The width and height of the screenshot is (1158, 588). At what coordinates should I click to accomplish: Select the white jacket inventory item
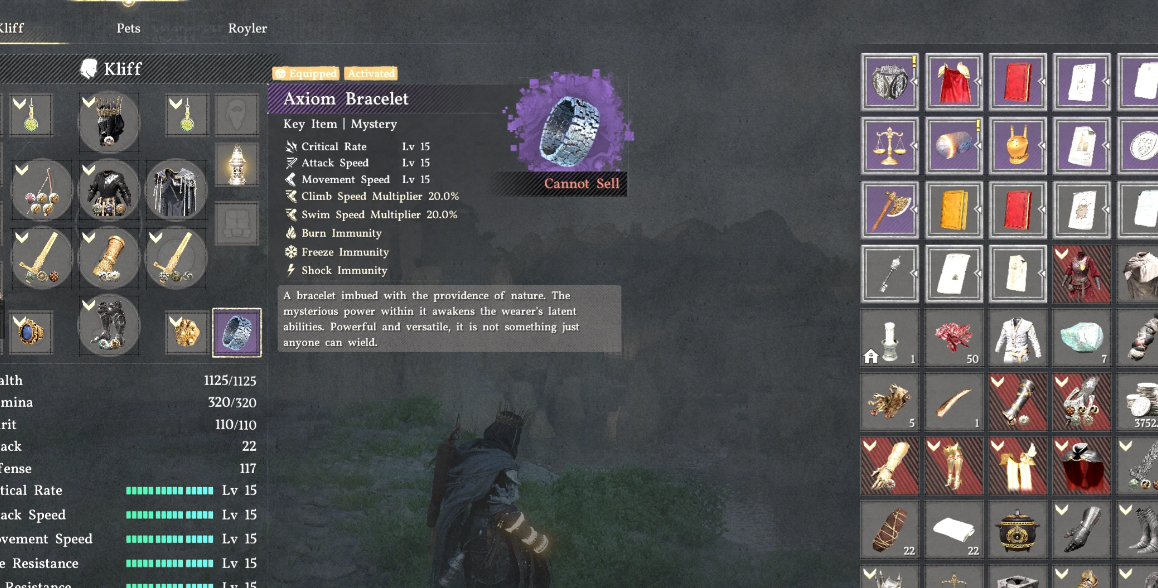[1018, 338]
